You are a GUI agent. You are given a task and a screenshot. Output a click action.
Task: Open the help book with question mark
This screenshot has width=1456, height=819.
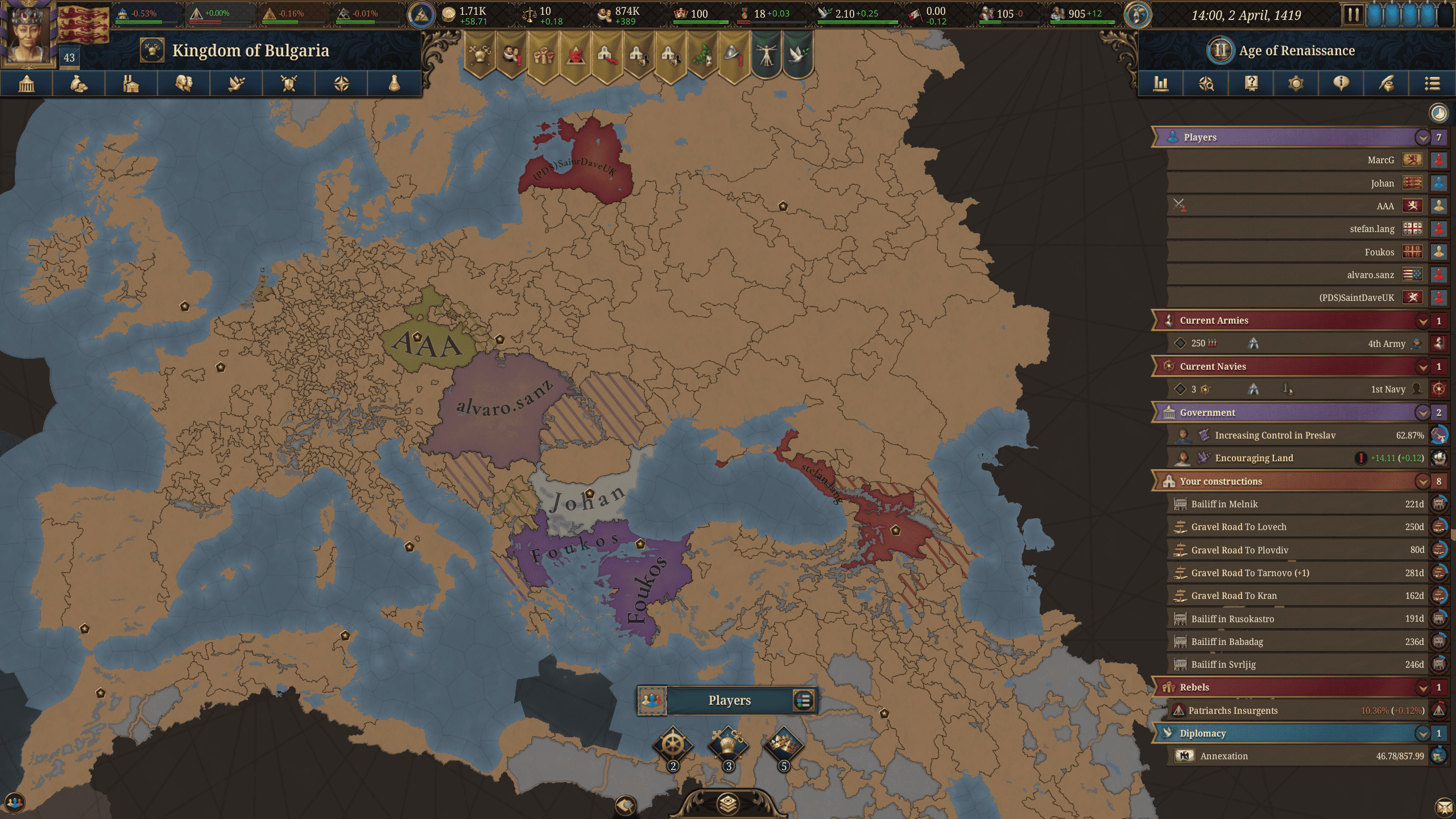click(x=1251, y=84)
